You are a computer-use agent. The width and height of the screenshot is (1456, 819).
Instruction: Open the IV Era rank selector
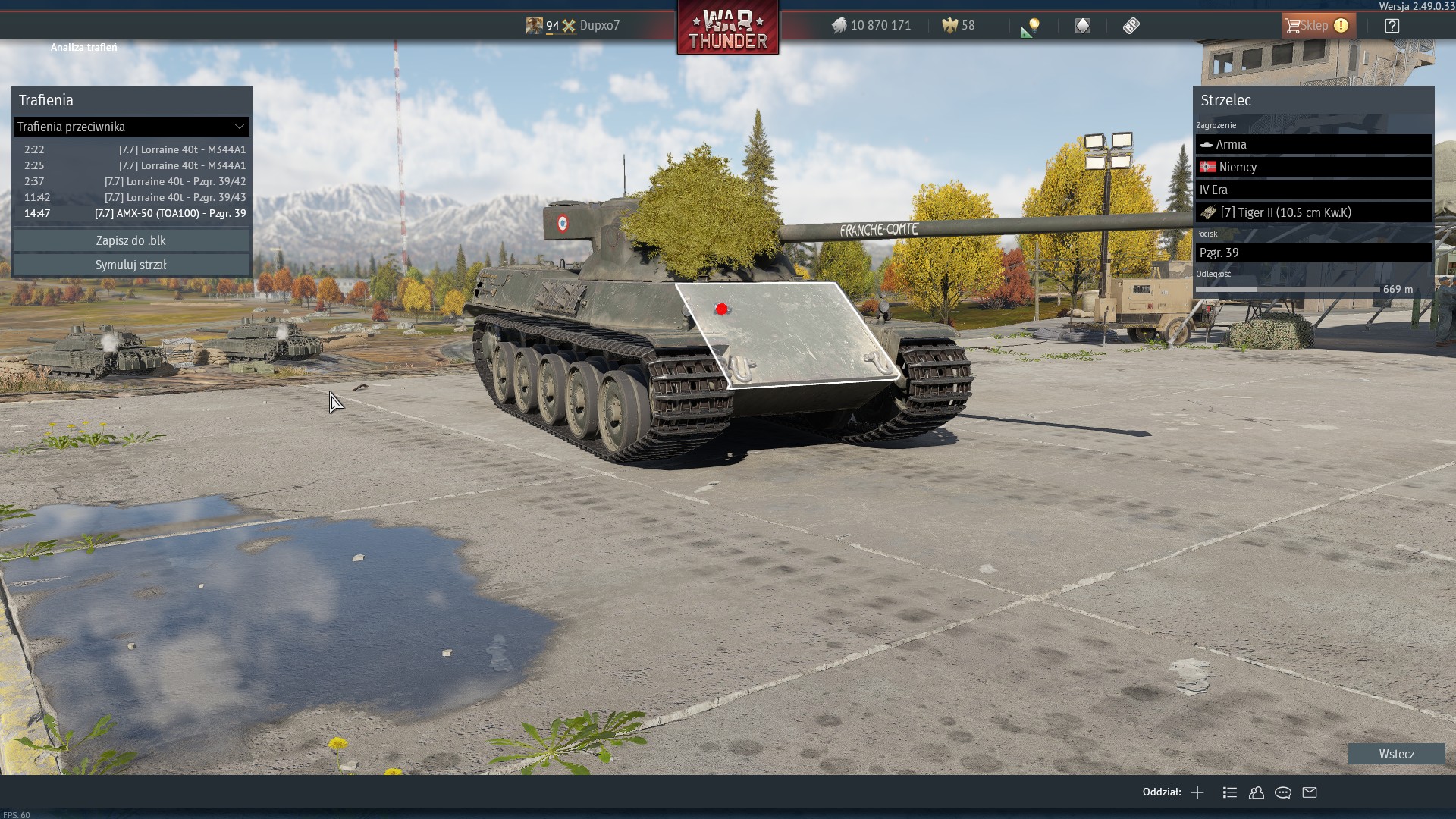click(x=1313, y=190)
